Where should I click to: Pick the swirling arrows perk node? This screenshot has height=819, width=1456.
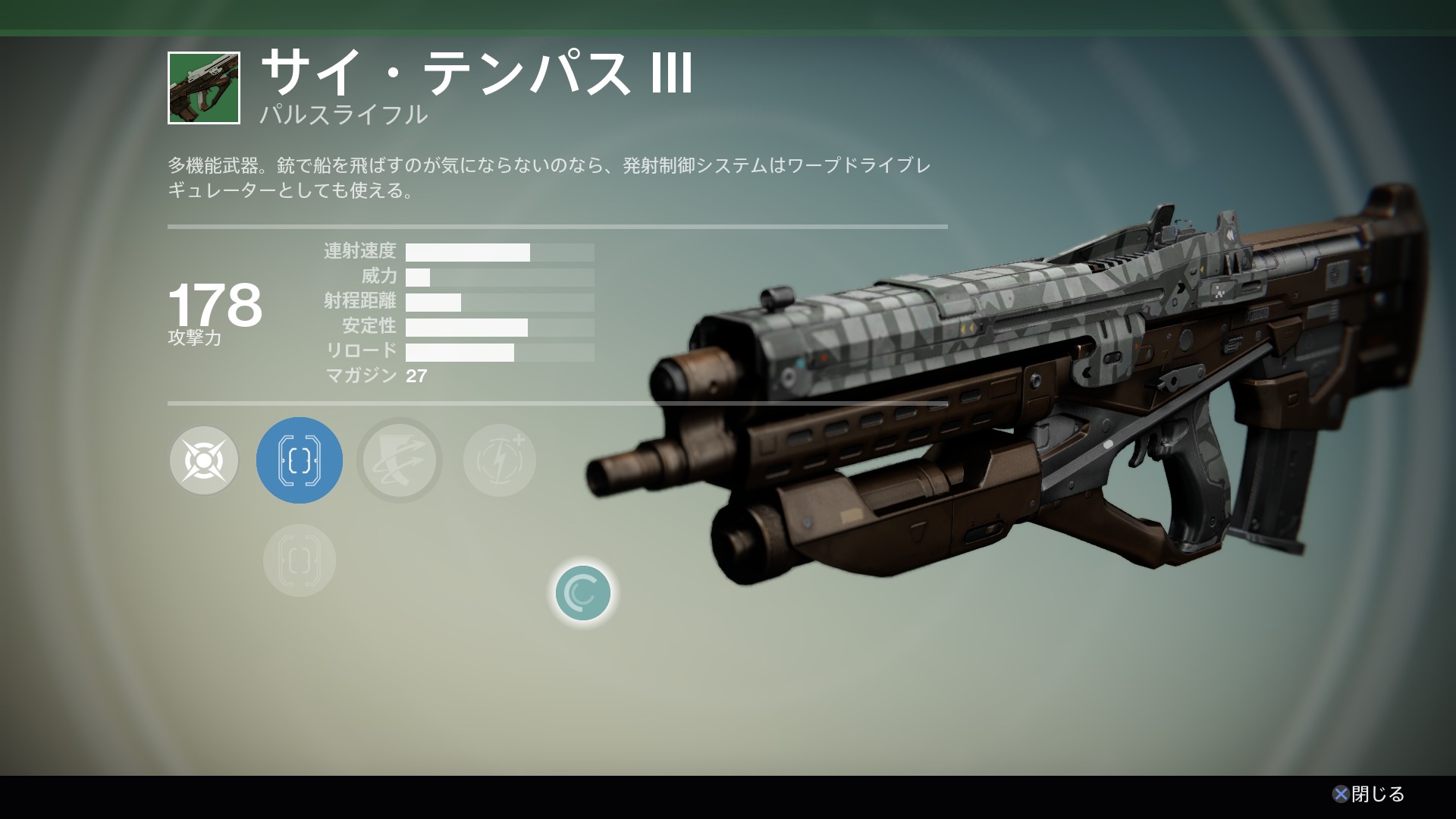[400, 460]
